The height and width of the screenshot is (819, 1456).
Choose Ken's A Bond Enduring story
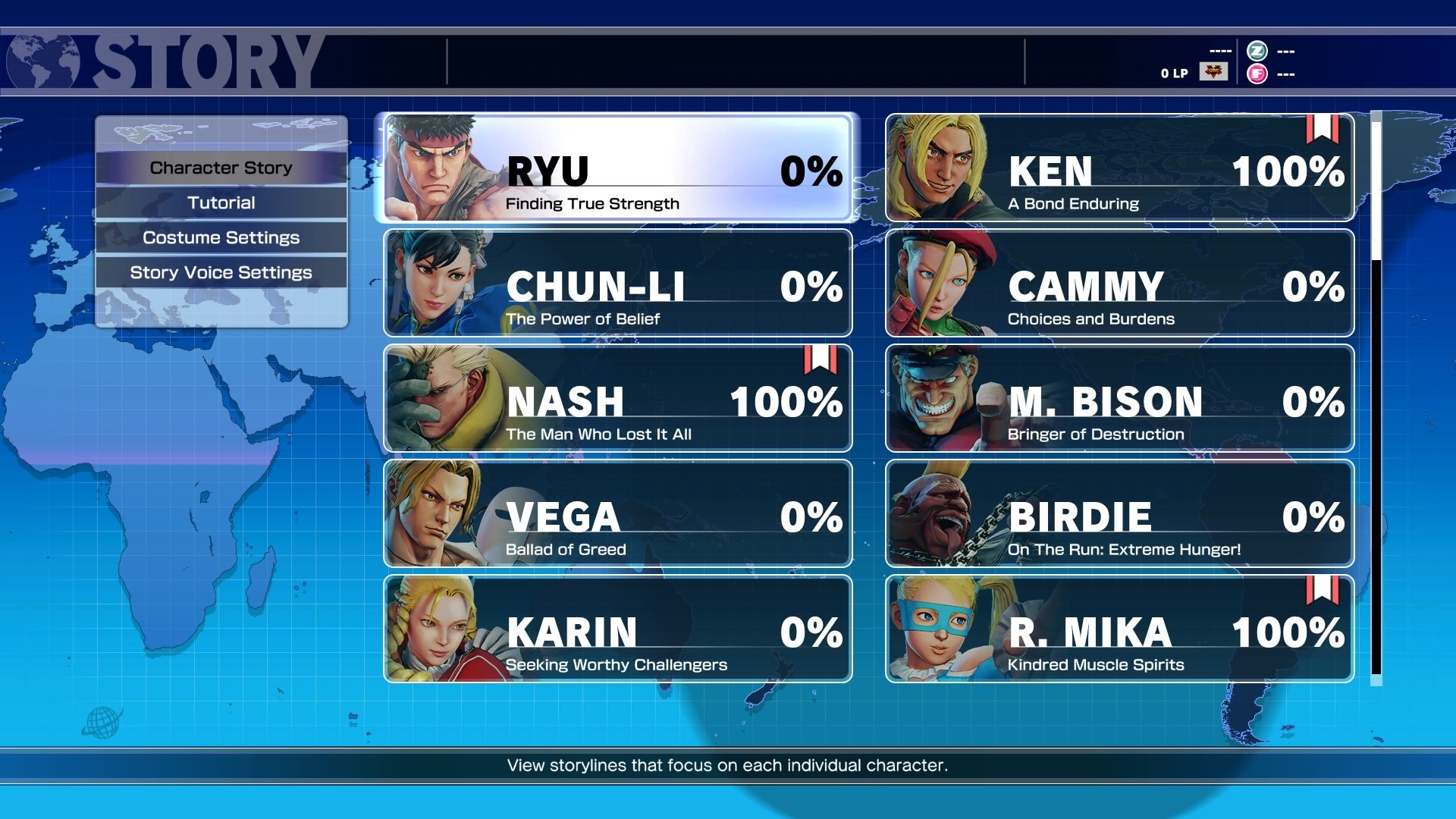[1119, 168]
